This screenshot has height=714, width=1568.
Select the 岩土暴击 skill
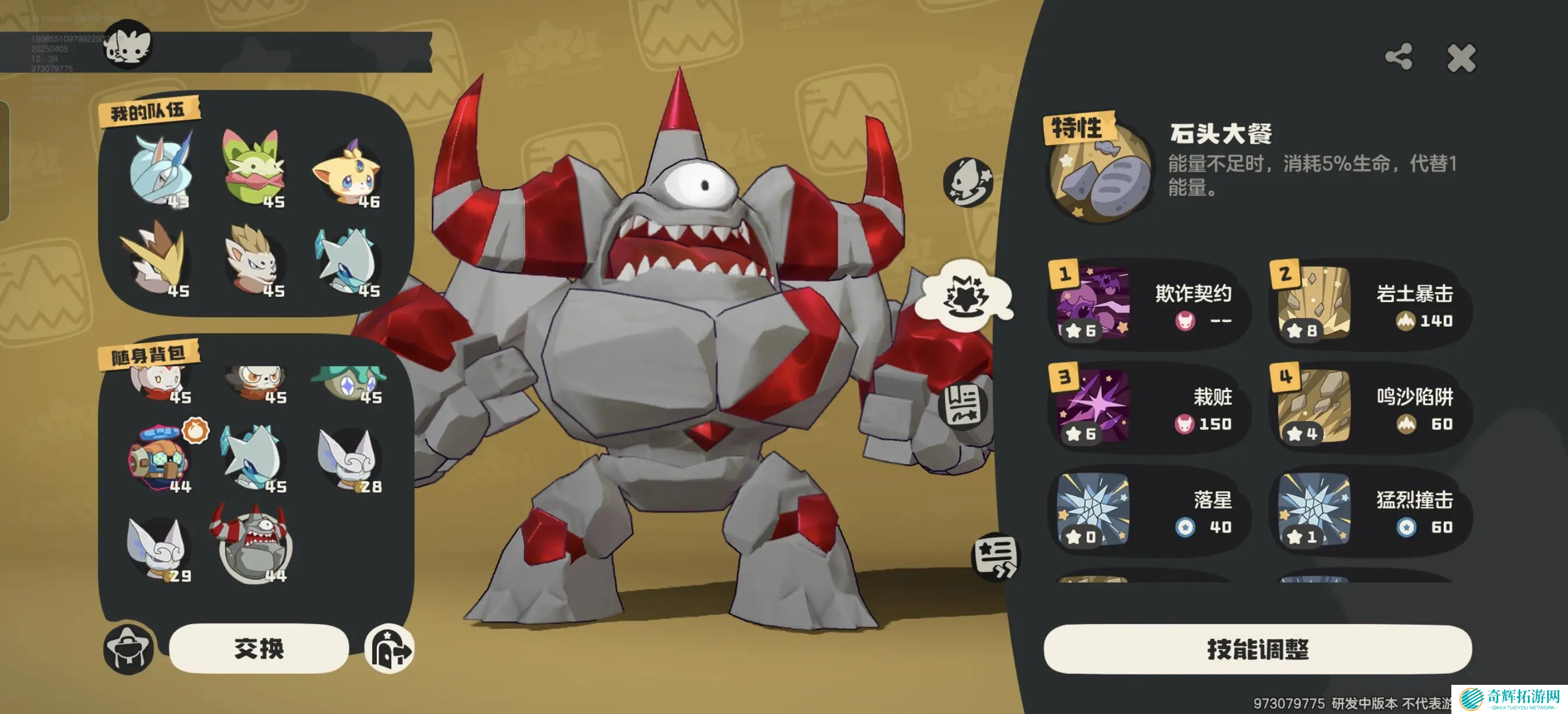point(1370,304)
